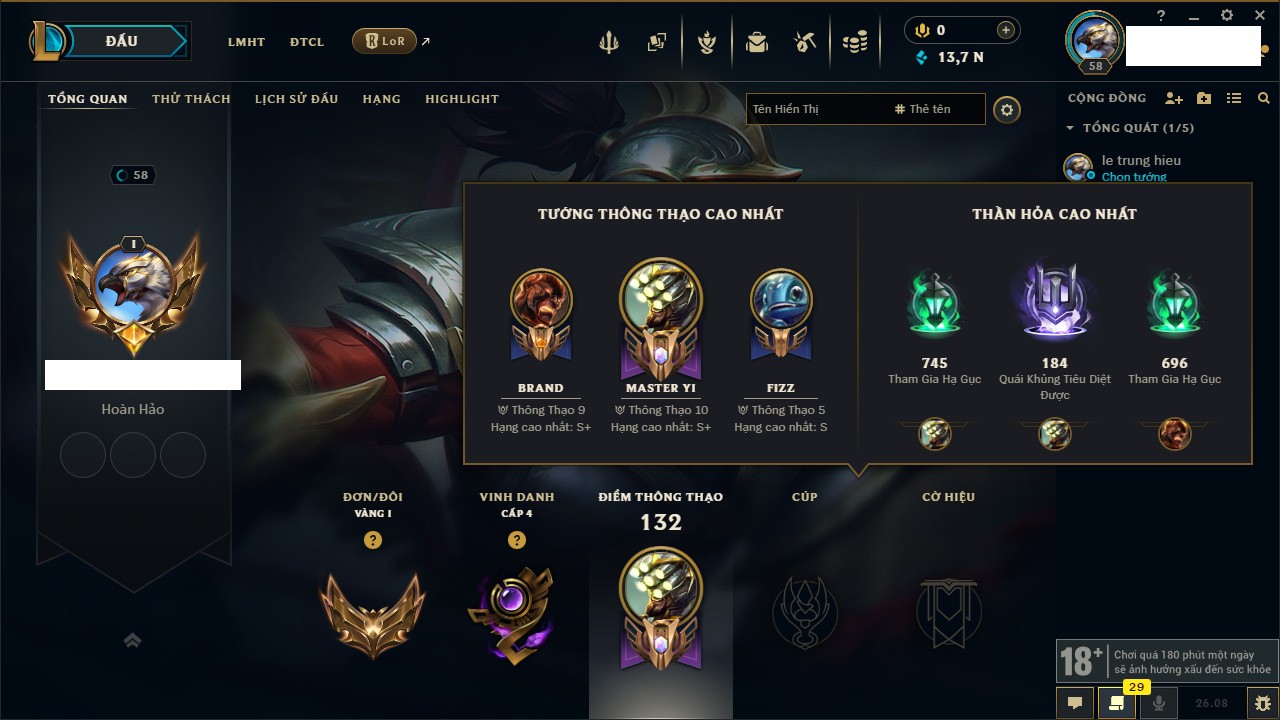Close the League client window
Screen dimensions: 1280x720
[1257, 15]
